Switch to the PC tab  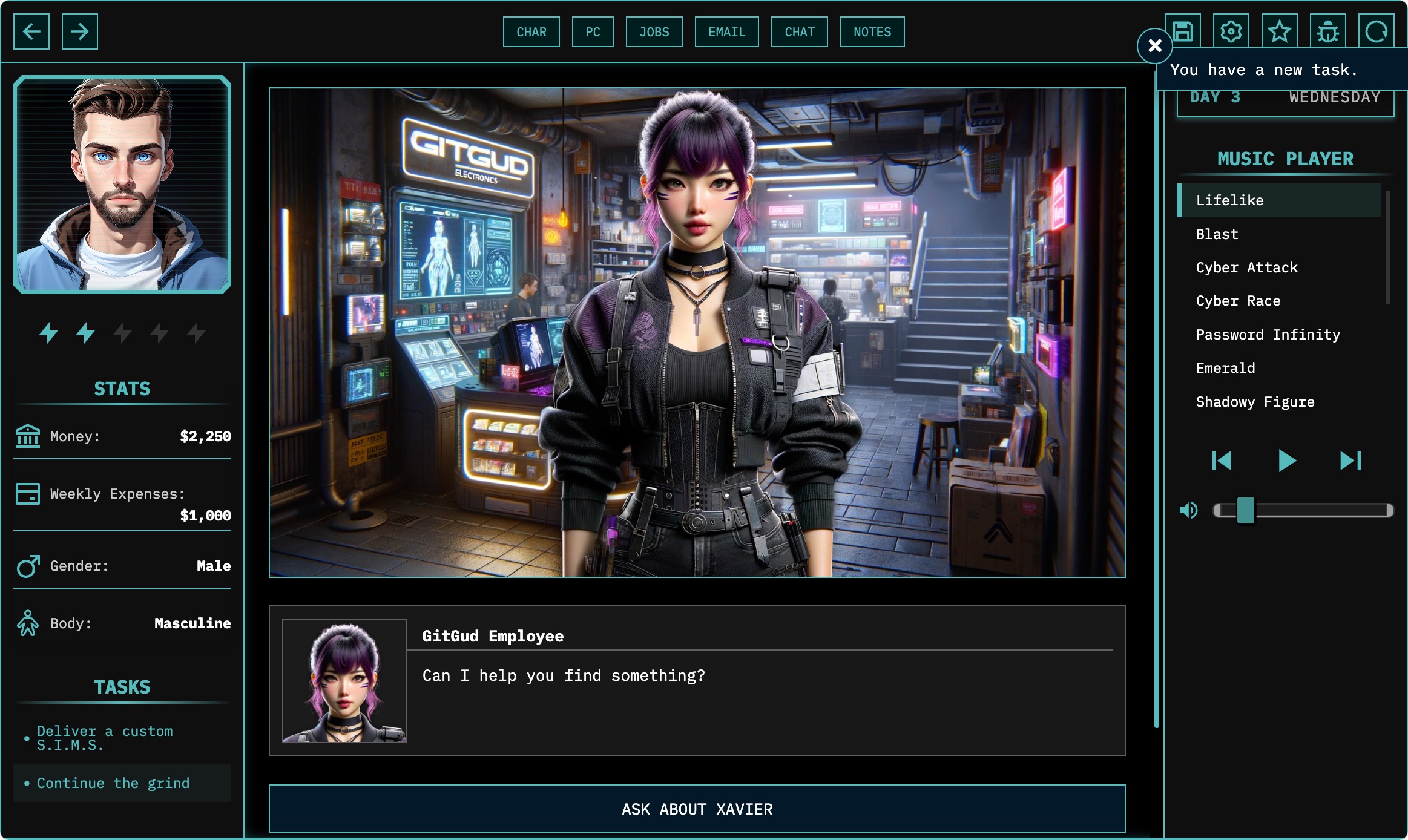593,32
